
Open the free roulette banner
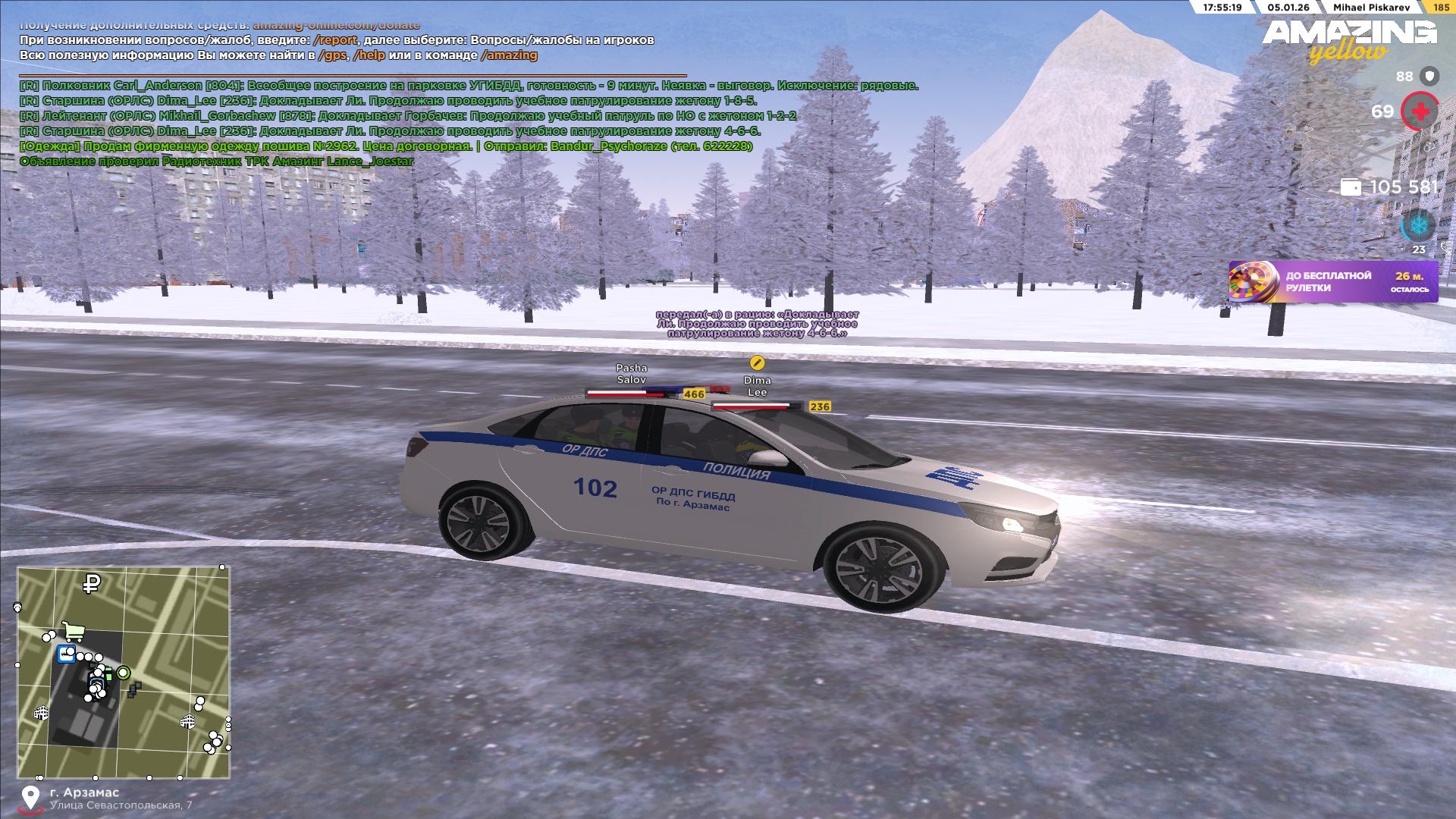[x=1332, y=282]
